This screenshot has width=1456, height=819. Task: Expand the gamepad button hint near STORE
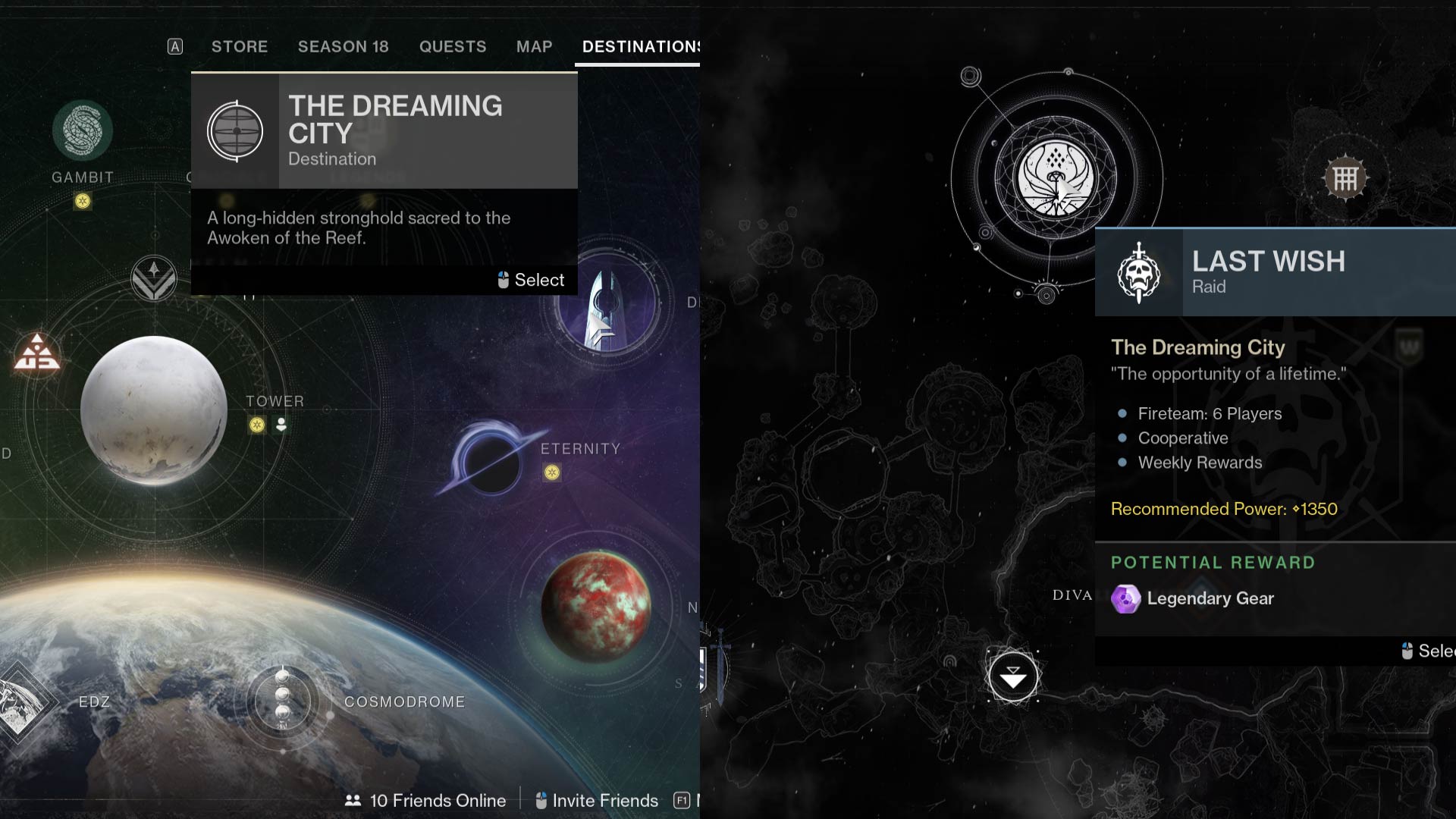coord(174,46)
